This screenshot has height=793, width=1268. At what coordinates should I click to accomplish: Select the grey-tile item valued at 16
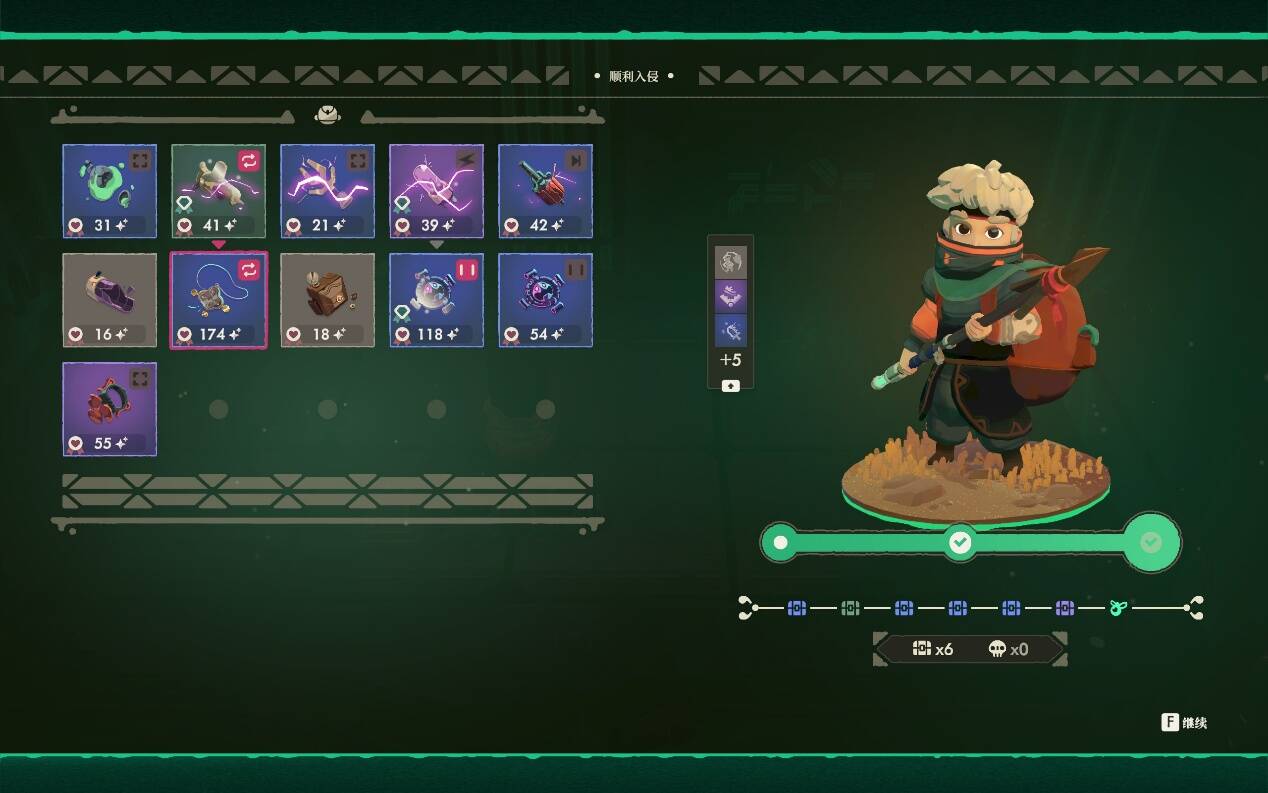coord(109,299)
